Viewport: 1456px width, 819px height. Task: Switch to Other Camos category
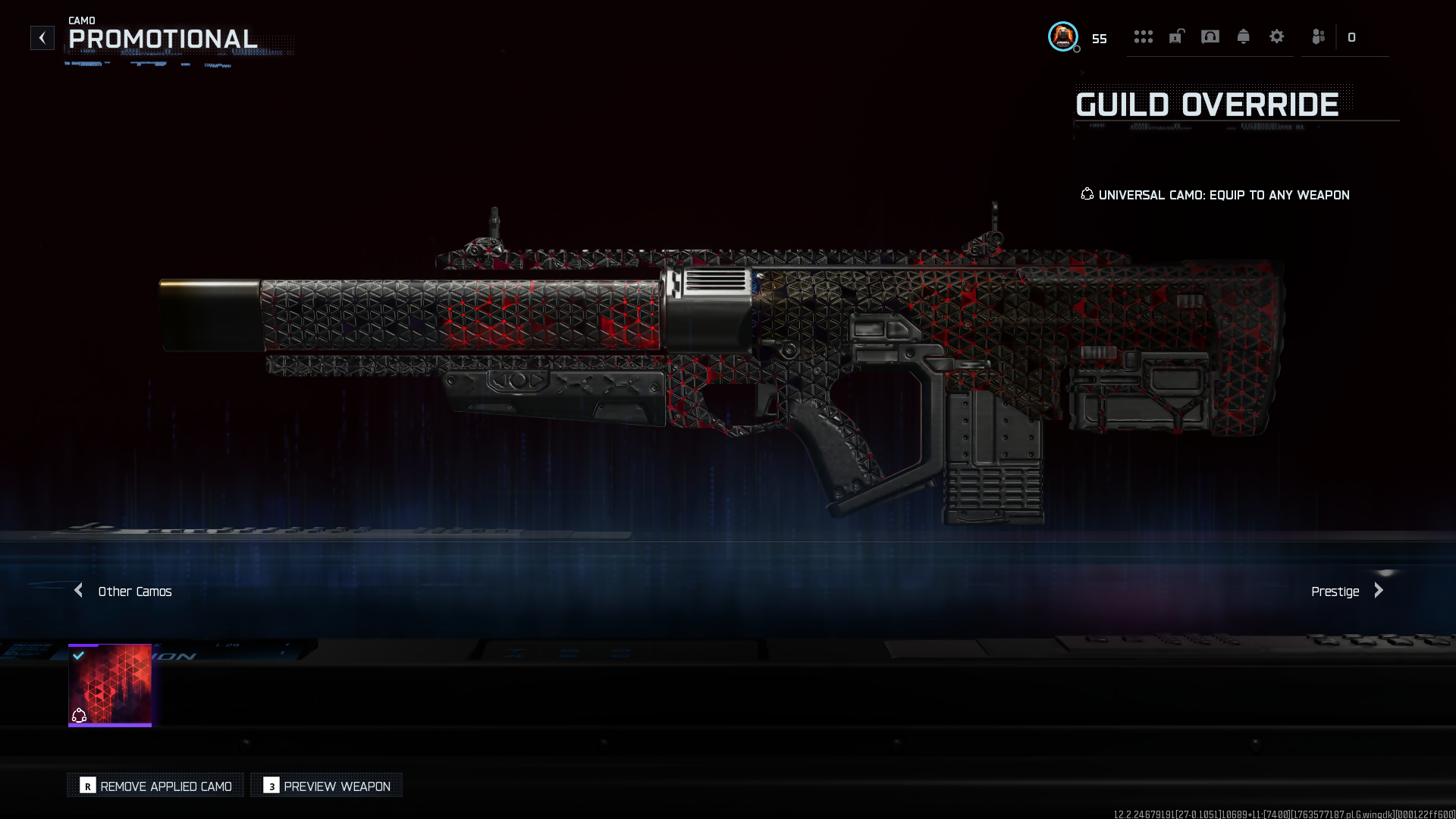[124, 591]
